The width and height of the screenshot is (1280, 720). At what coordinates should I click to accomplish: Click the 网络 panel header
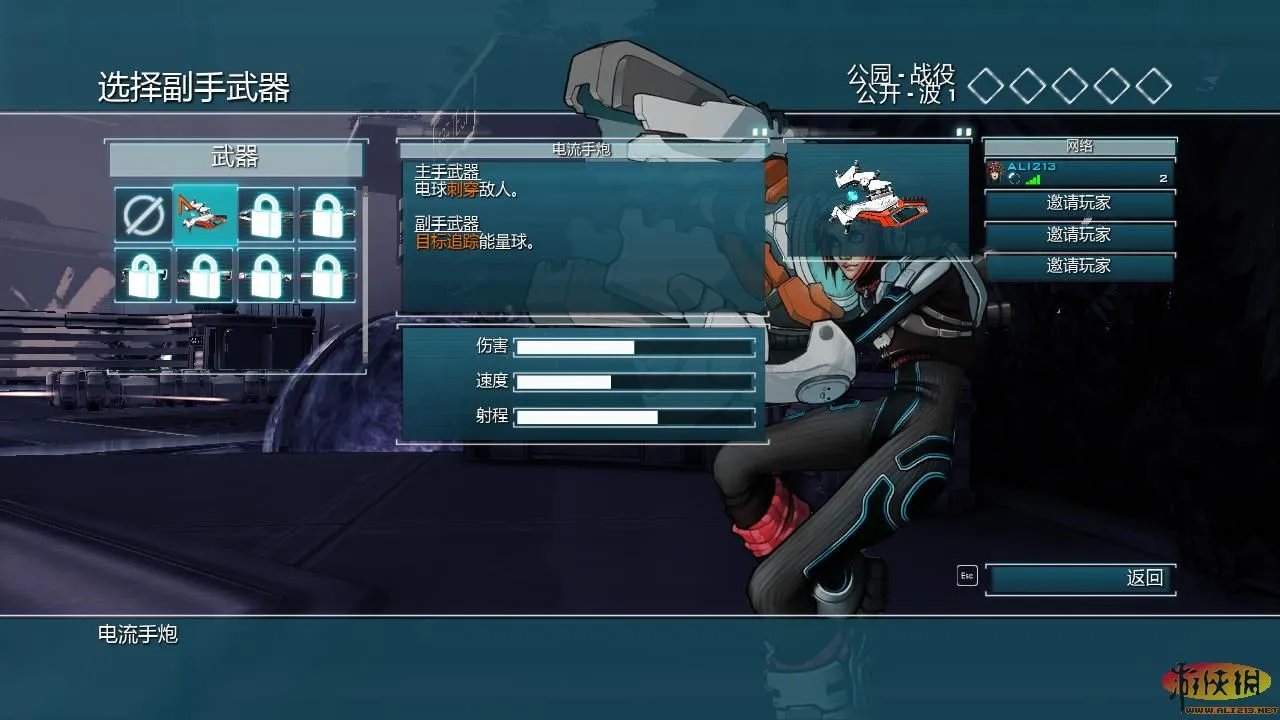(x=1080, y=146)
